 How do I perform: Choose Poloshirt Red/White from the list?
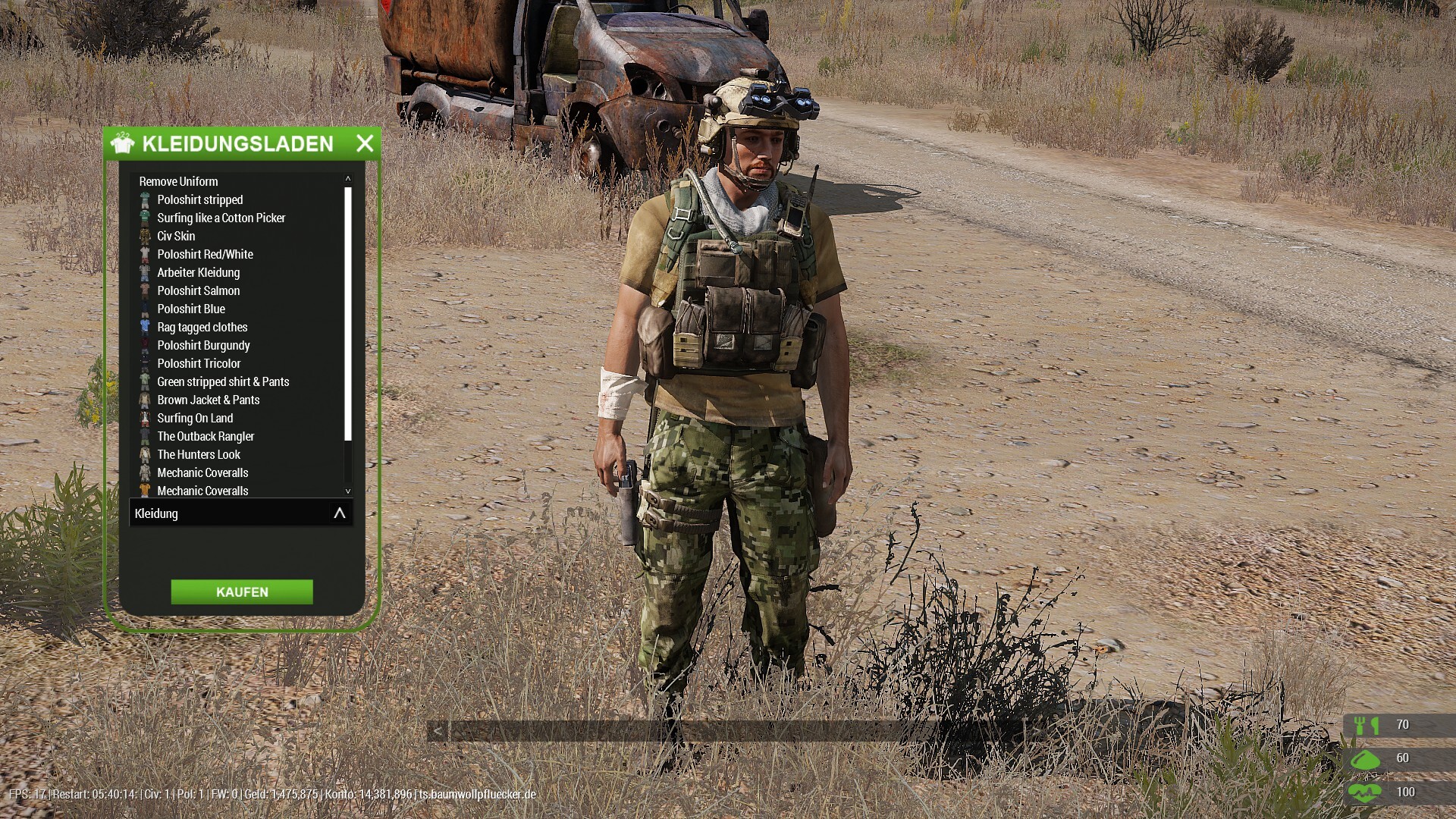click(x=205, y=254)
